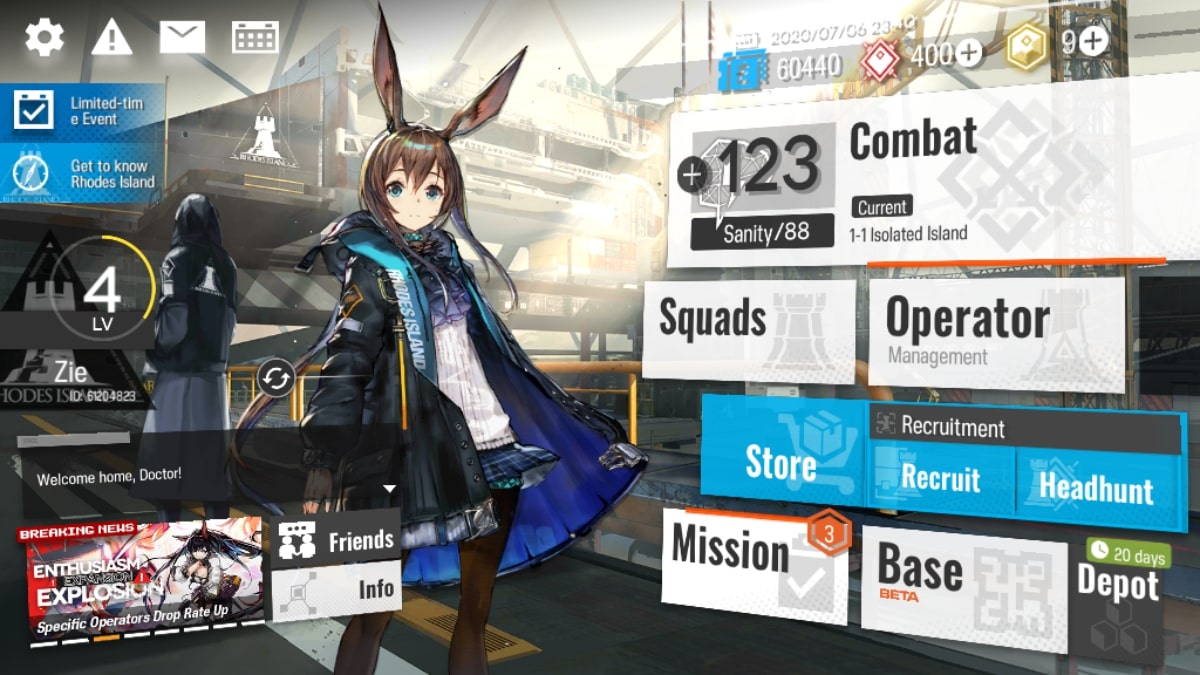
Task: Open the settings gear icon
Action: click(x=45, y=38)
